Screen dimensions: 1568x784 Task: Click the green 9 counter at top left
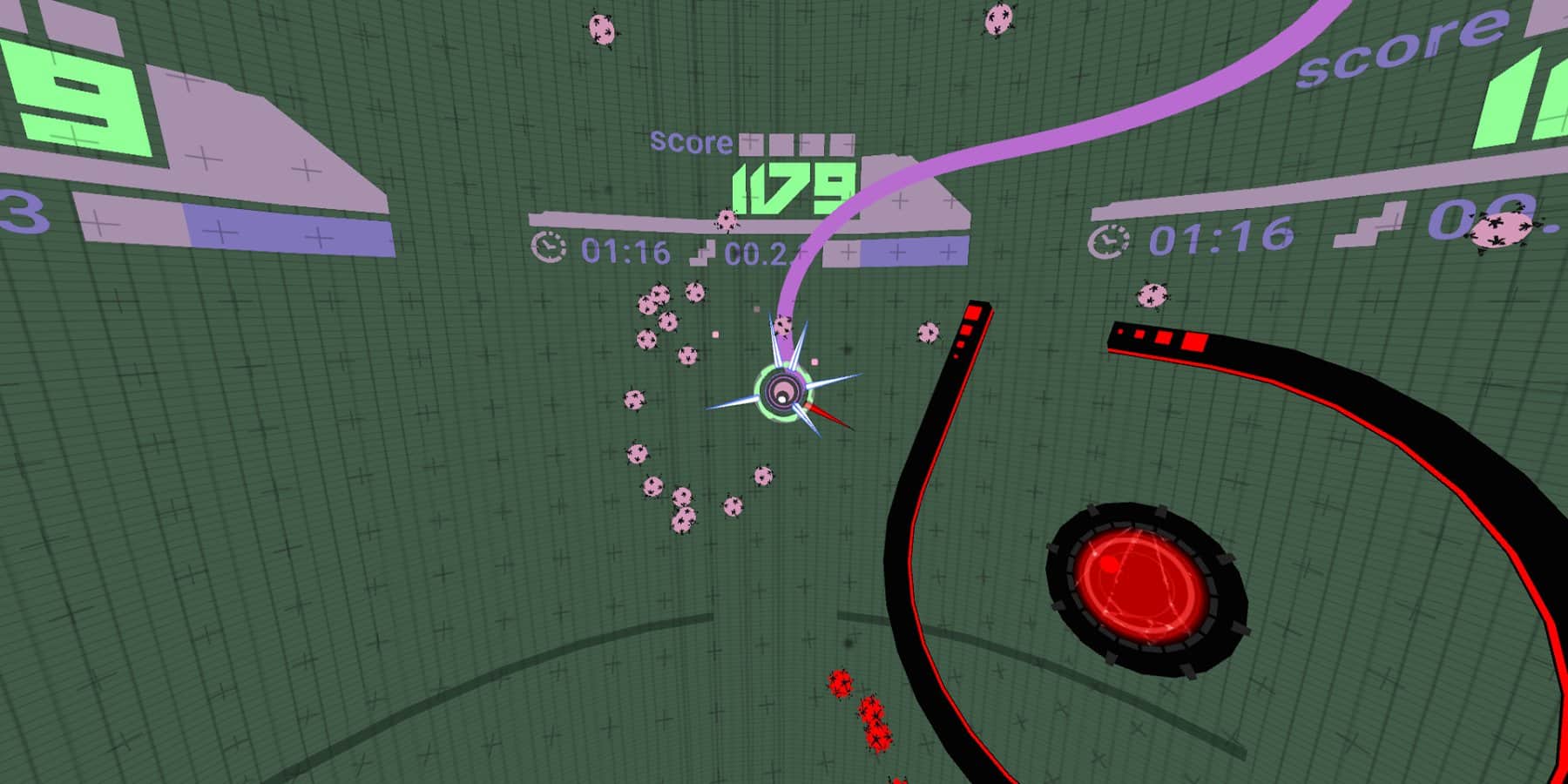(x=74, y=96)
